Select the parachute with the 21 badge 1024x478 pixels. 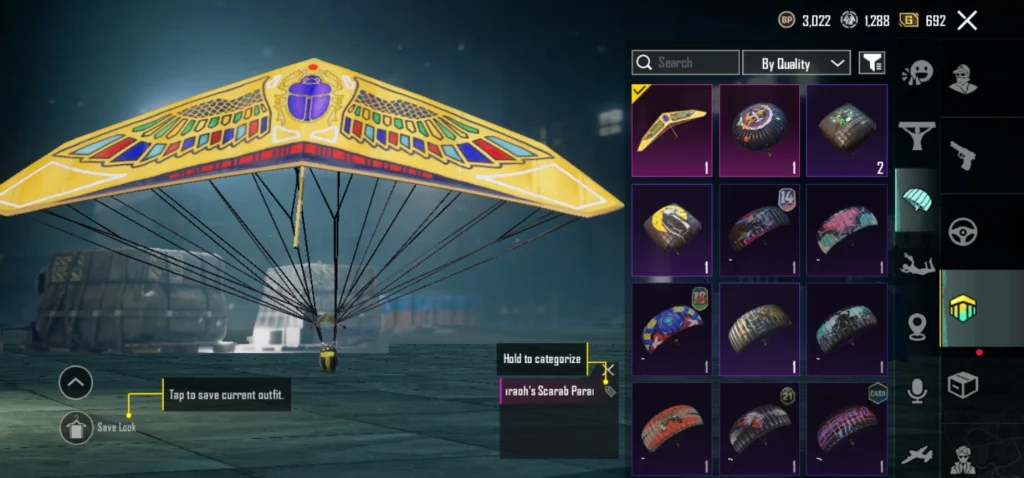pyautogui.click(x=760, y=427)
